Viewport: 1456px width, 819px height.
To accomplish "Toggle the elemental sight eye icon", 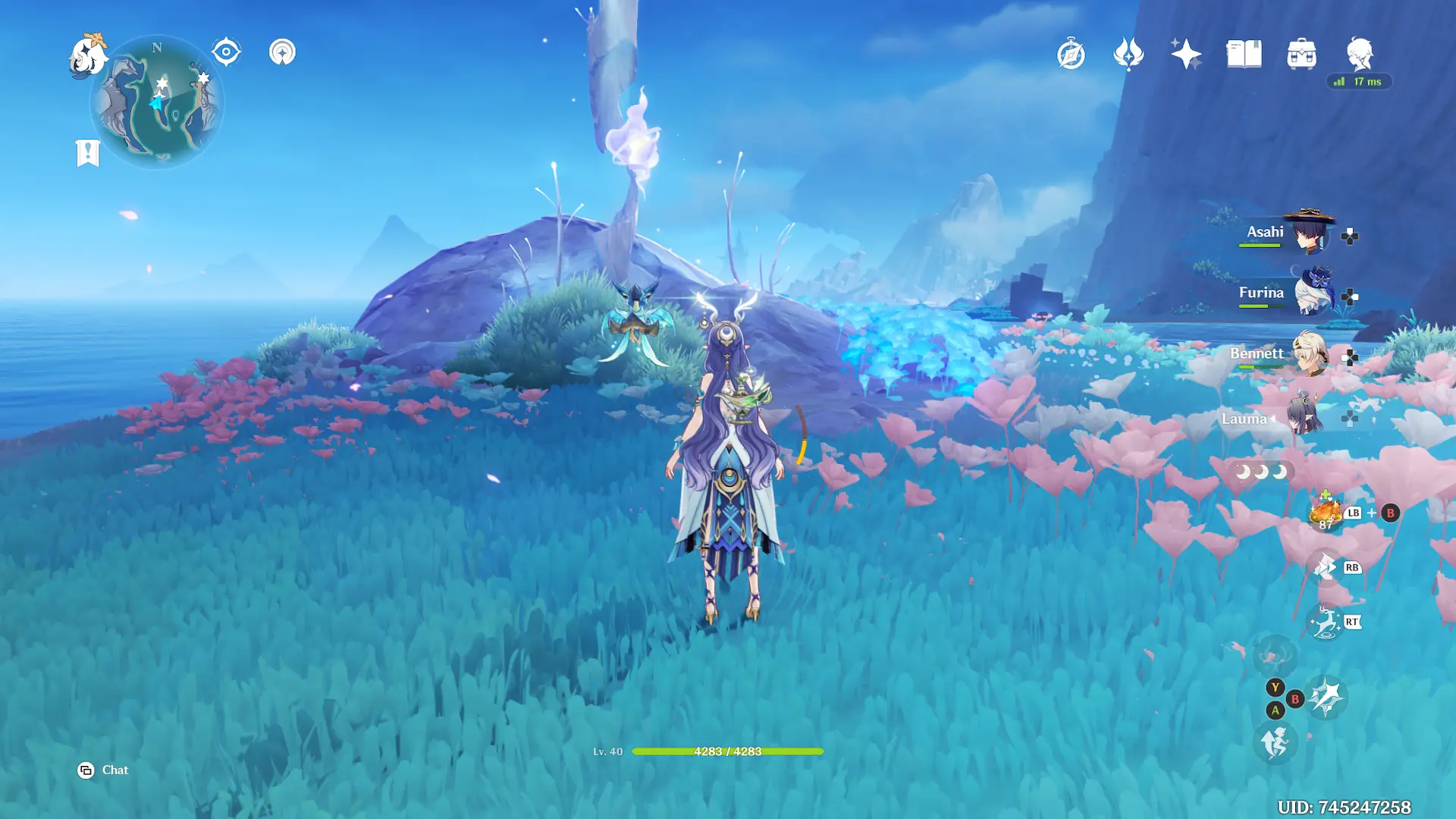I will [x=226, y=52].
